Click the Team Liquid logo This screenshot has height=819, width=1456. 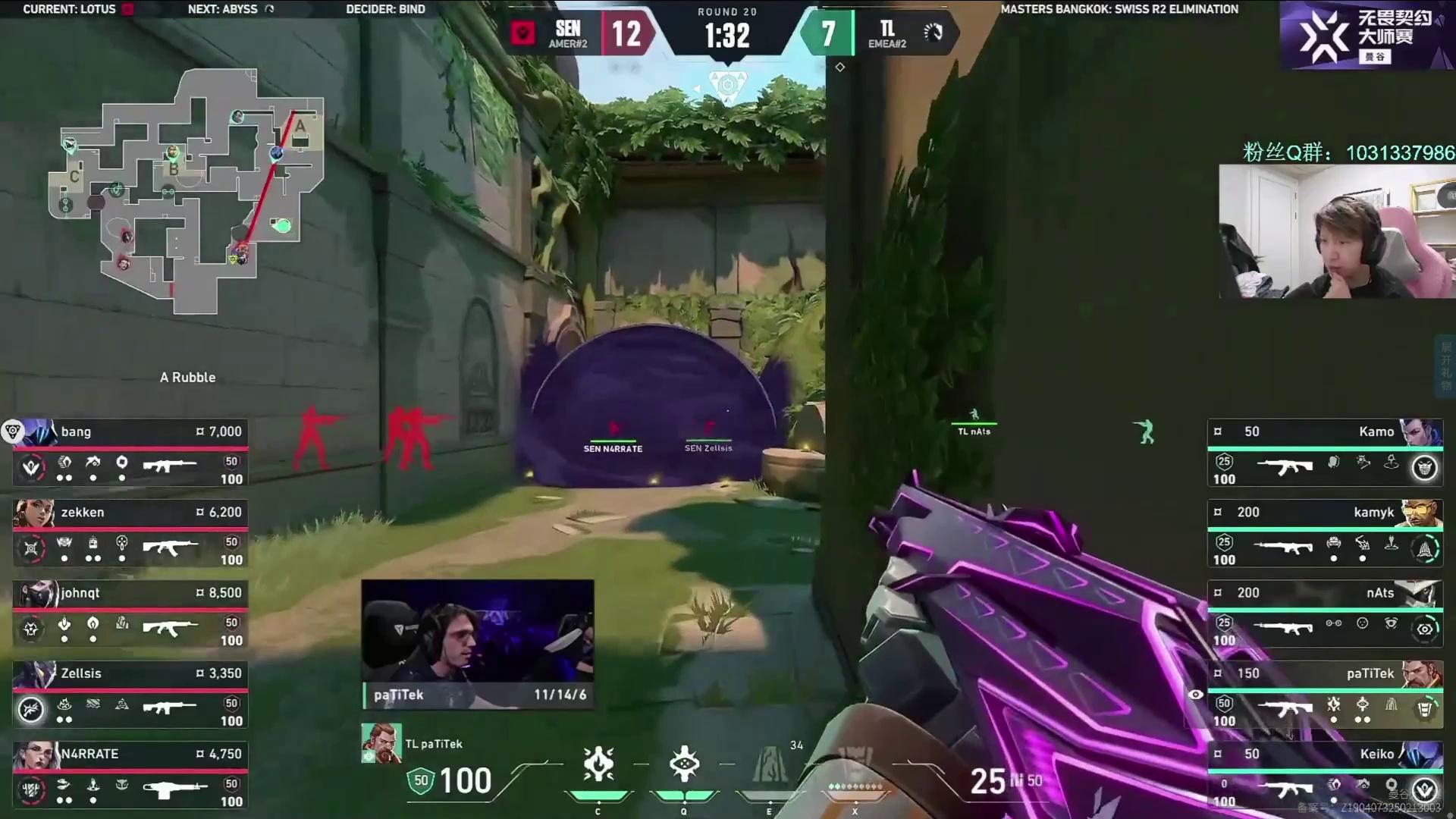click(933, 33)
